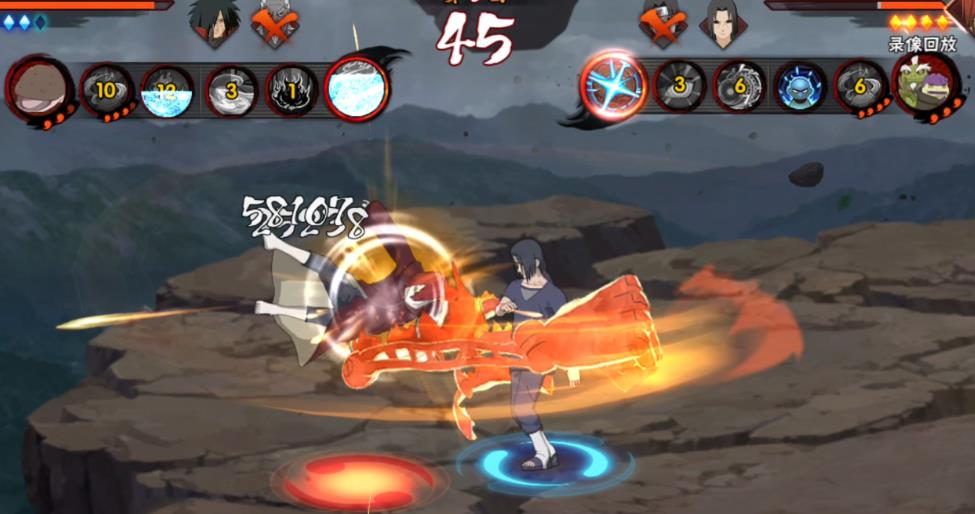This screenshot has width=975, height=514.
Task: Activate the black flame skill with cooldown 1
Action: pyautogui.click(x=291, y=90)
